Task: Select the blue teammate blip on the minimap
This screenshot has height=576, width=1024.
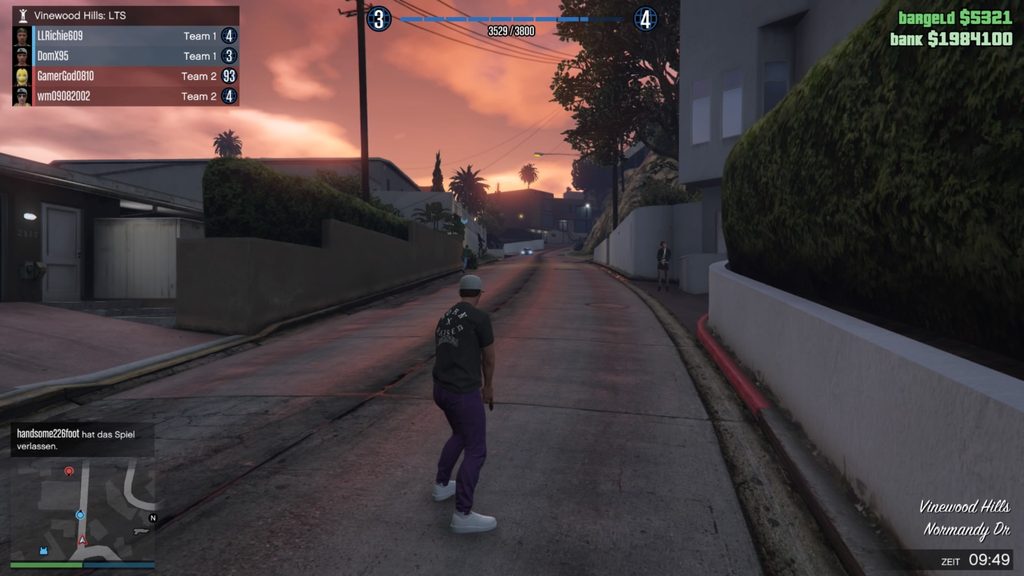Action: tap(80, 515)
